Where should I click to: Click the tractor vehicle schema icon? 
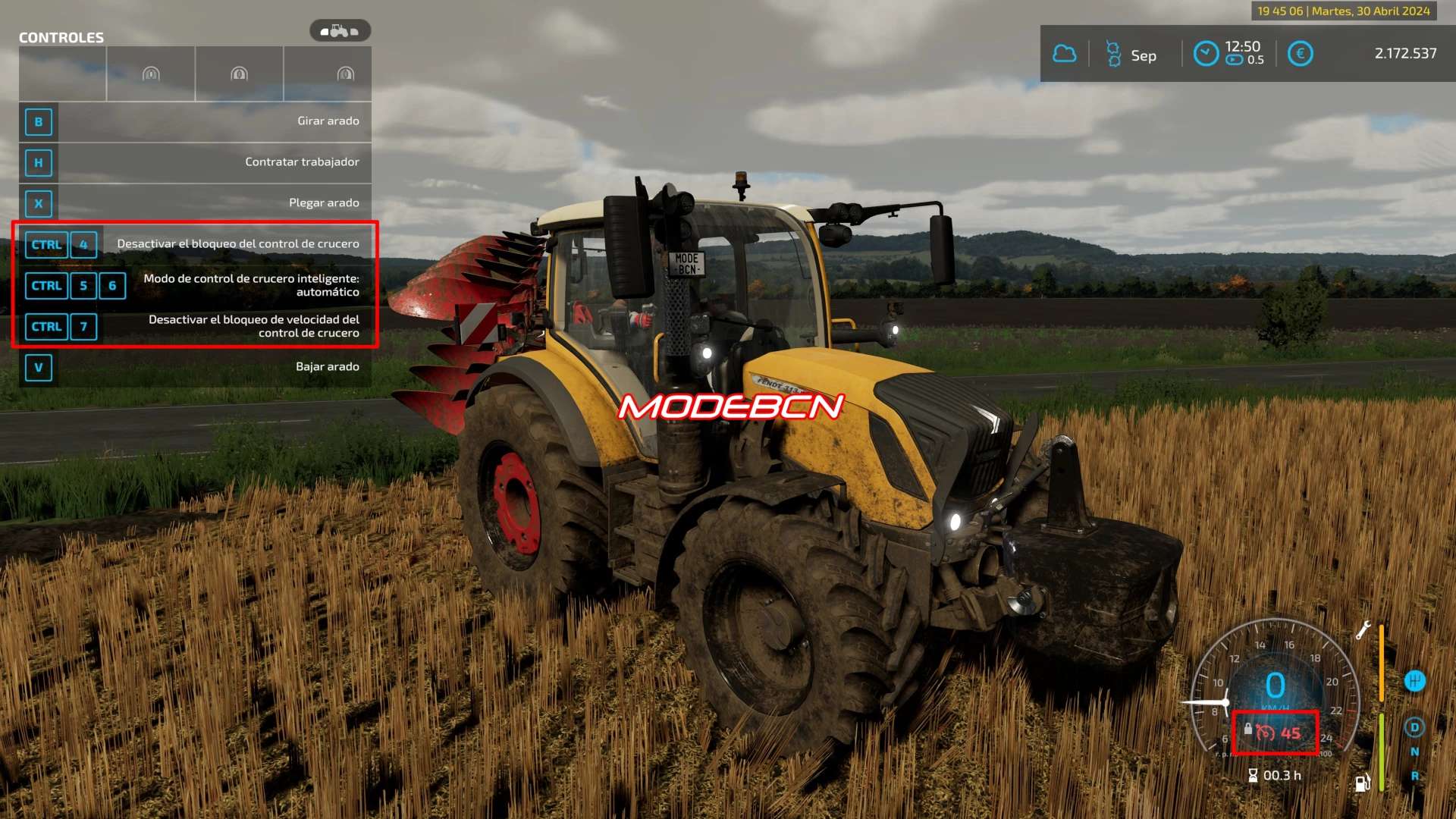click(x=340, y=31)
